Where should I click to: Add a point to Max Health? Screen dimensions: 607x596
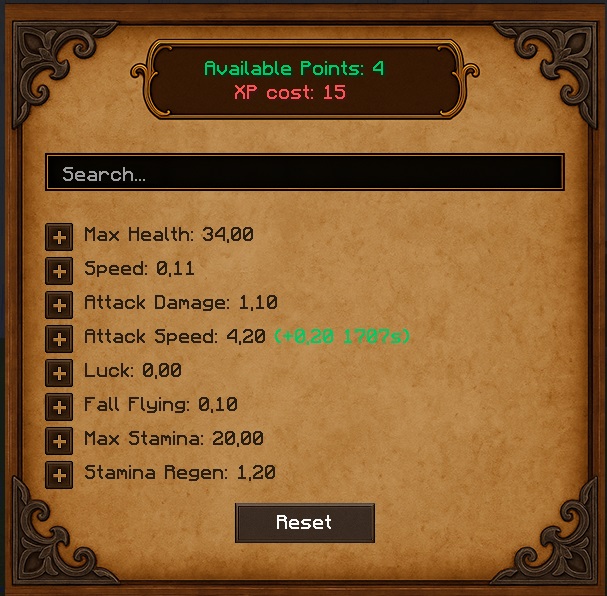59,237
